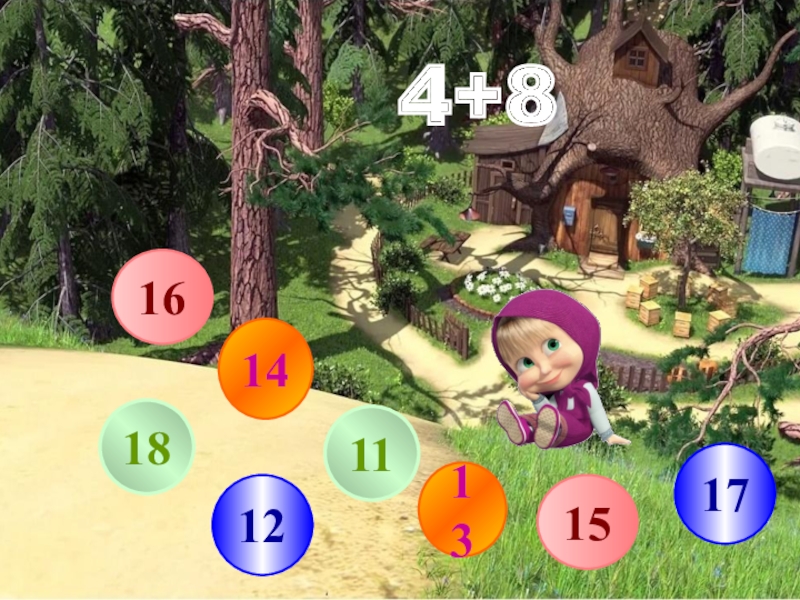Choose the blue ball numbered 17
The image size is (800, 600).
click(724, 493)
